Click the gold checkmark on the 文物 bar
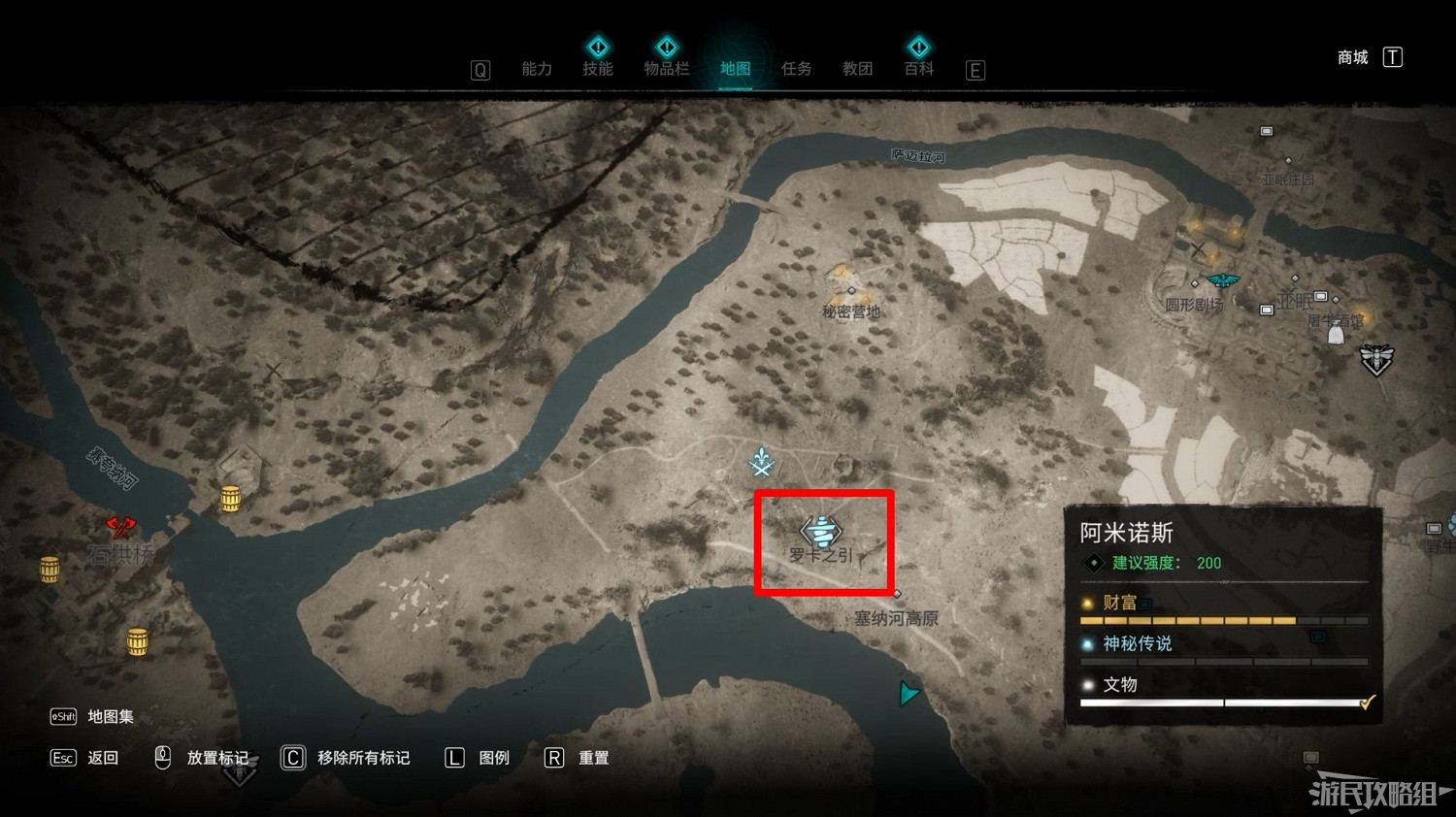The width and height of the screenshot is (1456, 817). pyautogui.click(x=1369, y=701)
